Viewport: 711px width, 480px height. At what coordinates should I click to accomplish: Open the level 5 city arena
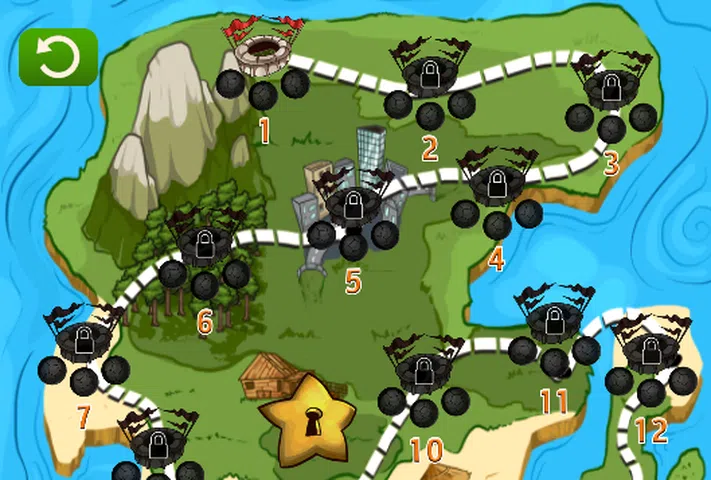pos(352,204)
